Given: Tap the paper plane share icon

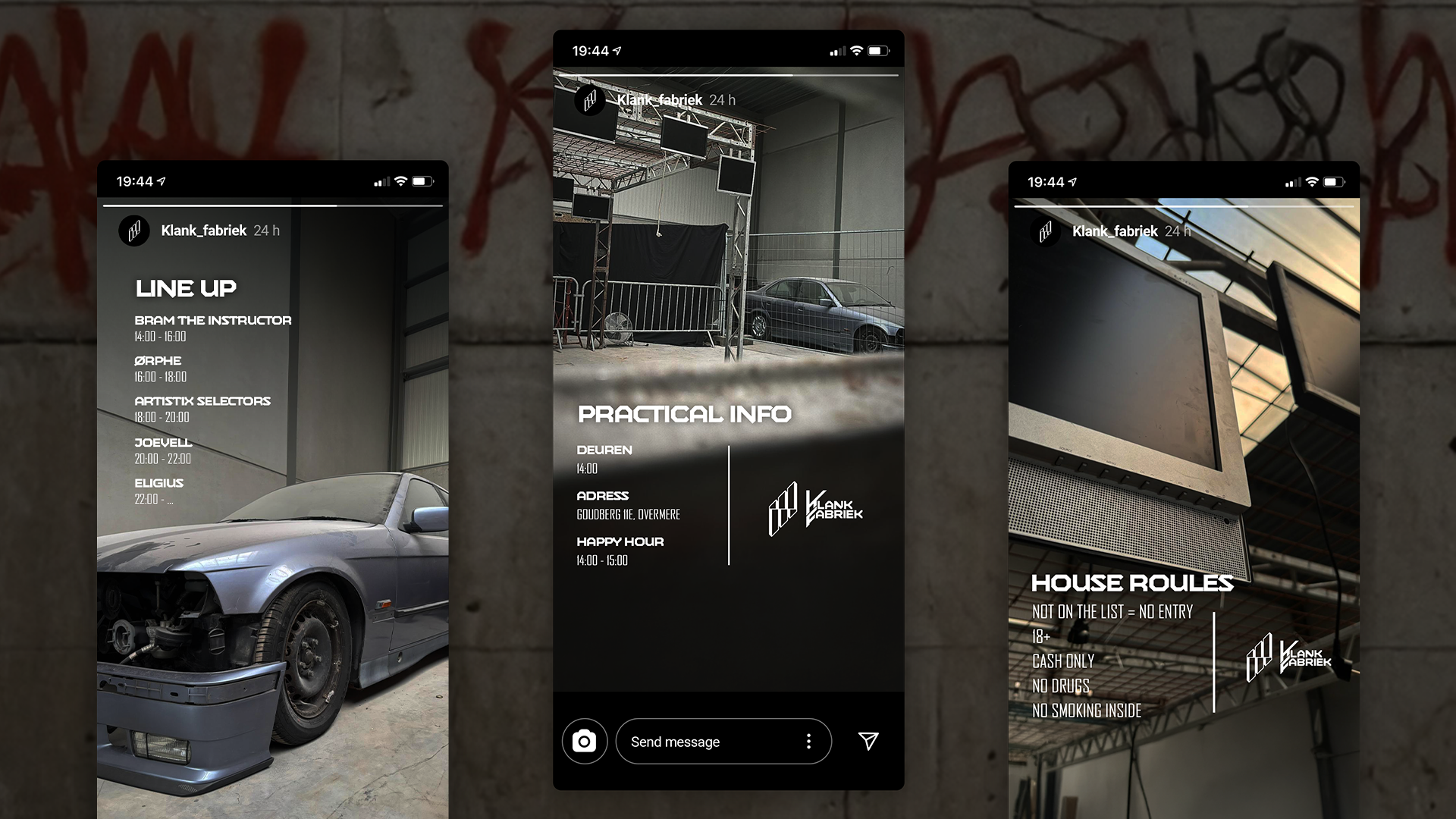Looking at the screenshot, I should click(868, 741).
